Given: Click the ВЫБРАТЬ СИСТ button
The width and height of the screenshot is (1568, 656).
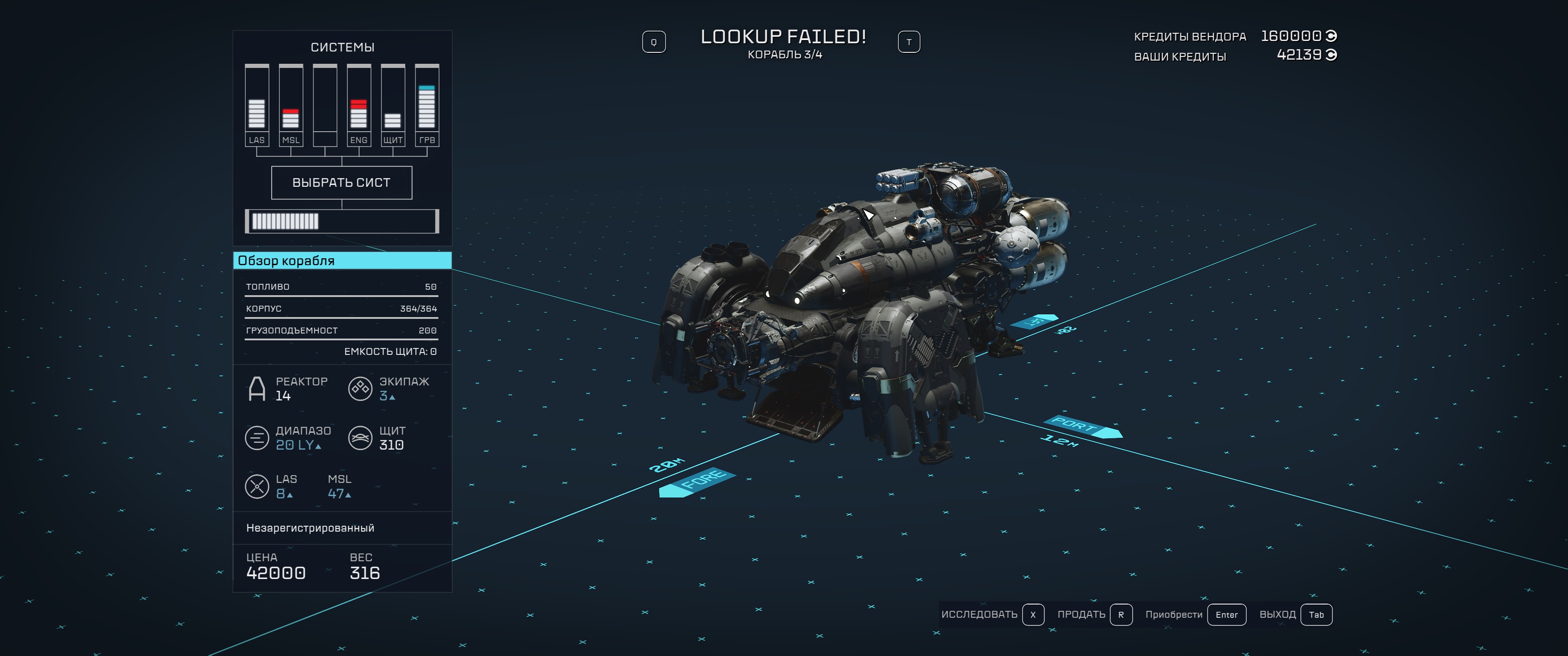Looking at the screenshot, I should point(341,183).
